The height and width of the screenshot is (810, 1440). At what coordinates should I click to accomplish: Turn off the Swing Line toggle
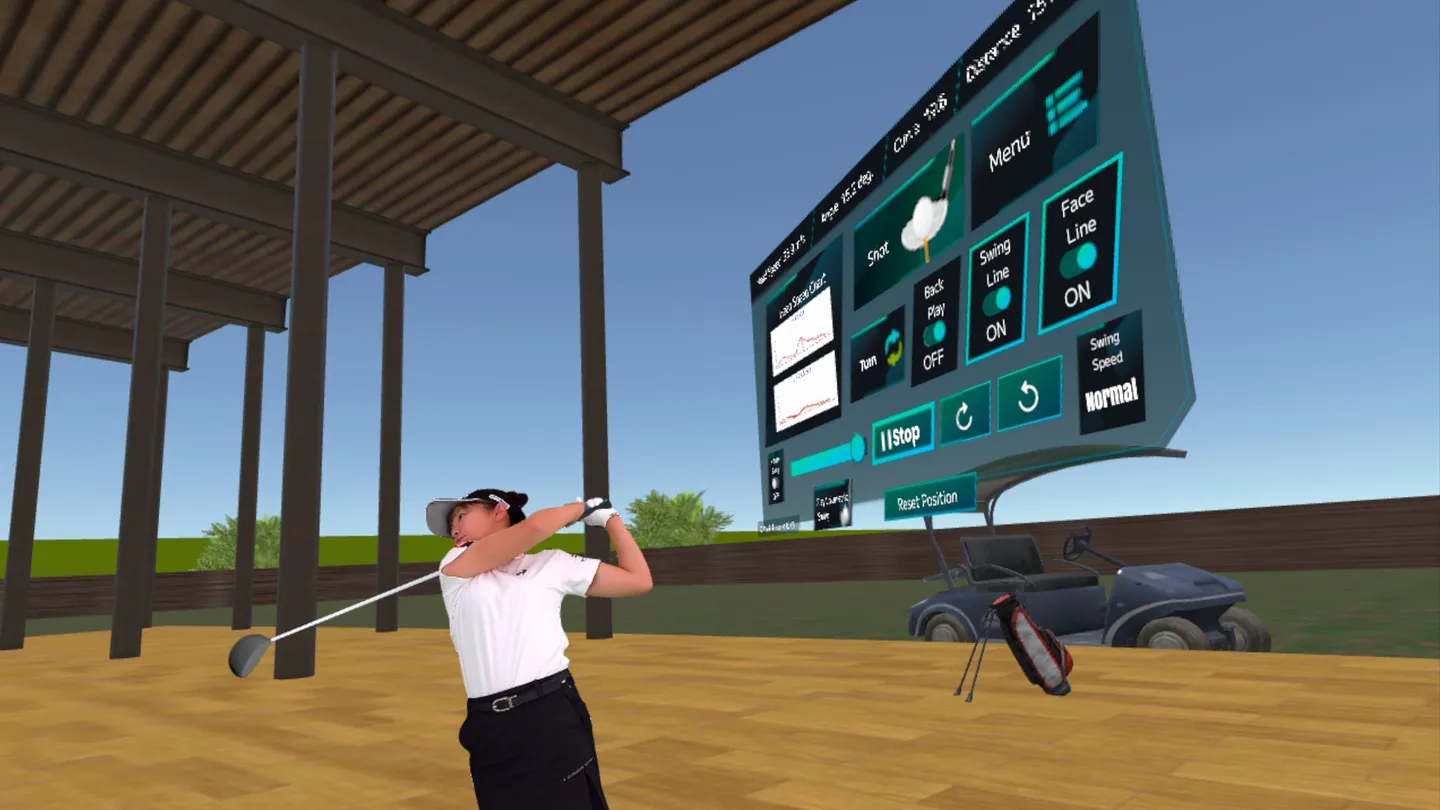click(x=997, y=299)
